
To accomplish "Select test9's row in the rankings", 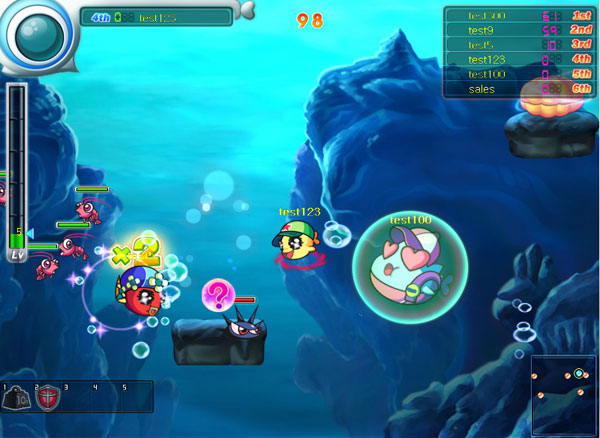I will coord(518,30).
